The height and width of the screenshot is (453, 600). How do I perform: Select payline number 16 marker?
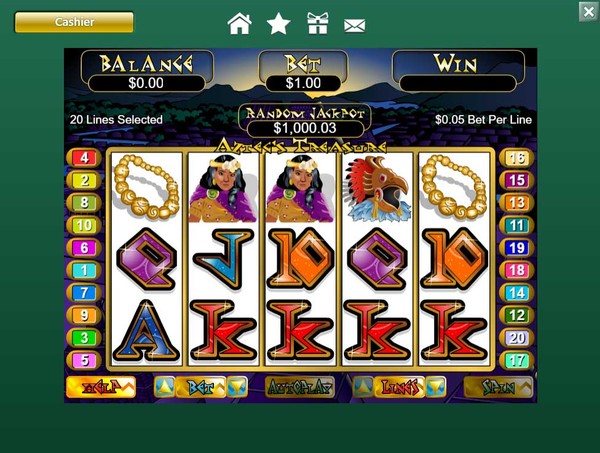(x=516, y=158)
